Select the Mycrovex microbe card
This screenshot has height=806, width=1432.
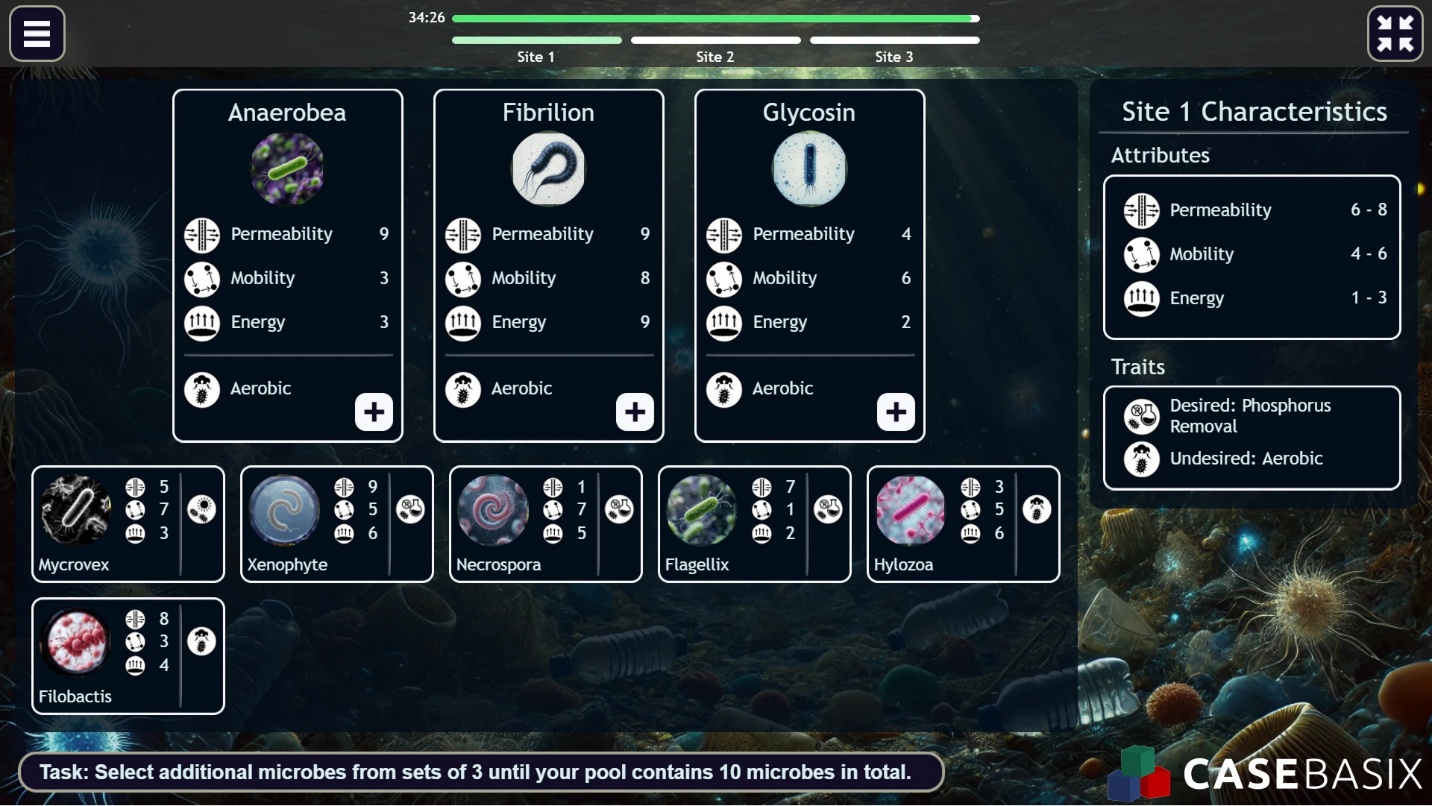pos(128,524)
